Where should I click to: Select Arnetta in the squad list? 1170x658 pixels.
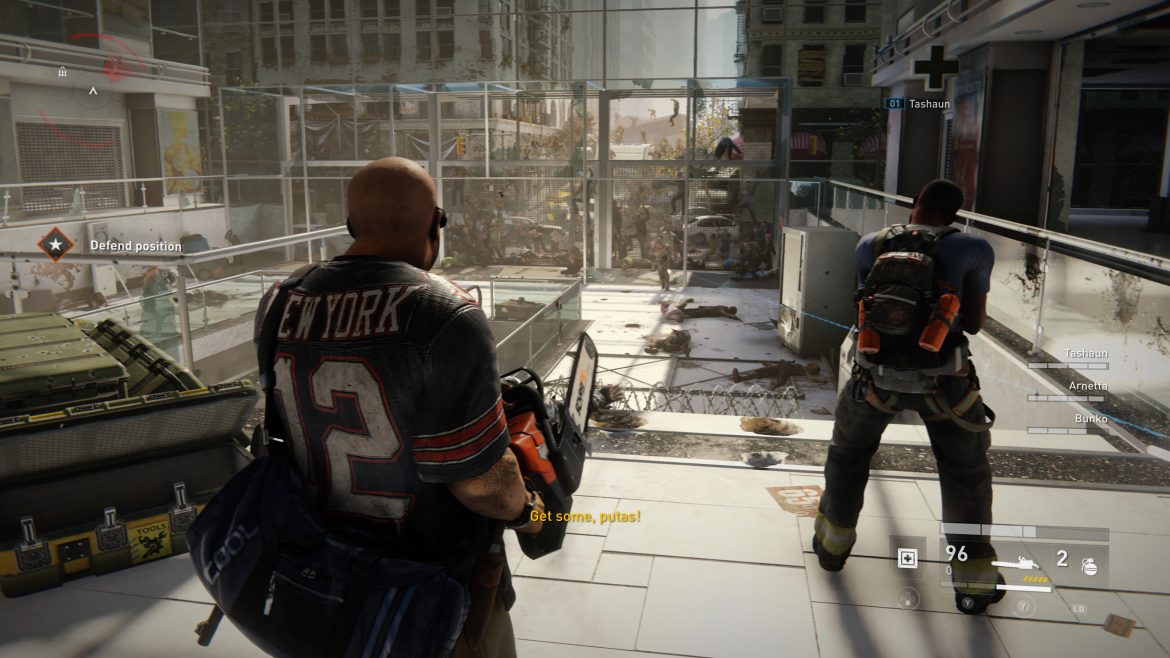[1087, 386]
